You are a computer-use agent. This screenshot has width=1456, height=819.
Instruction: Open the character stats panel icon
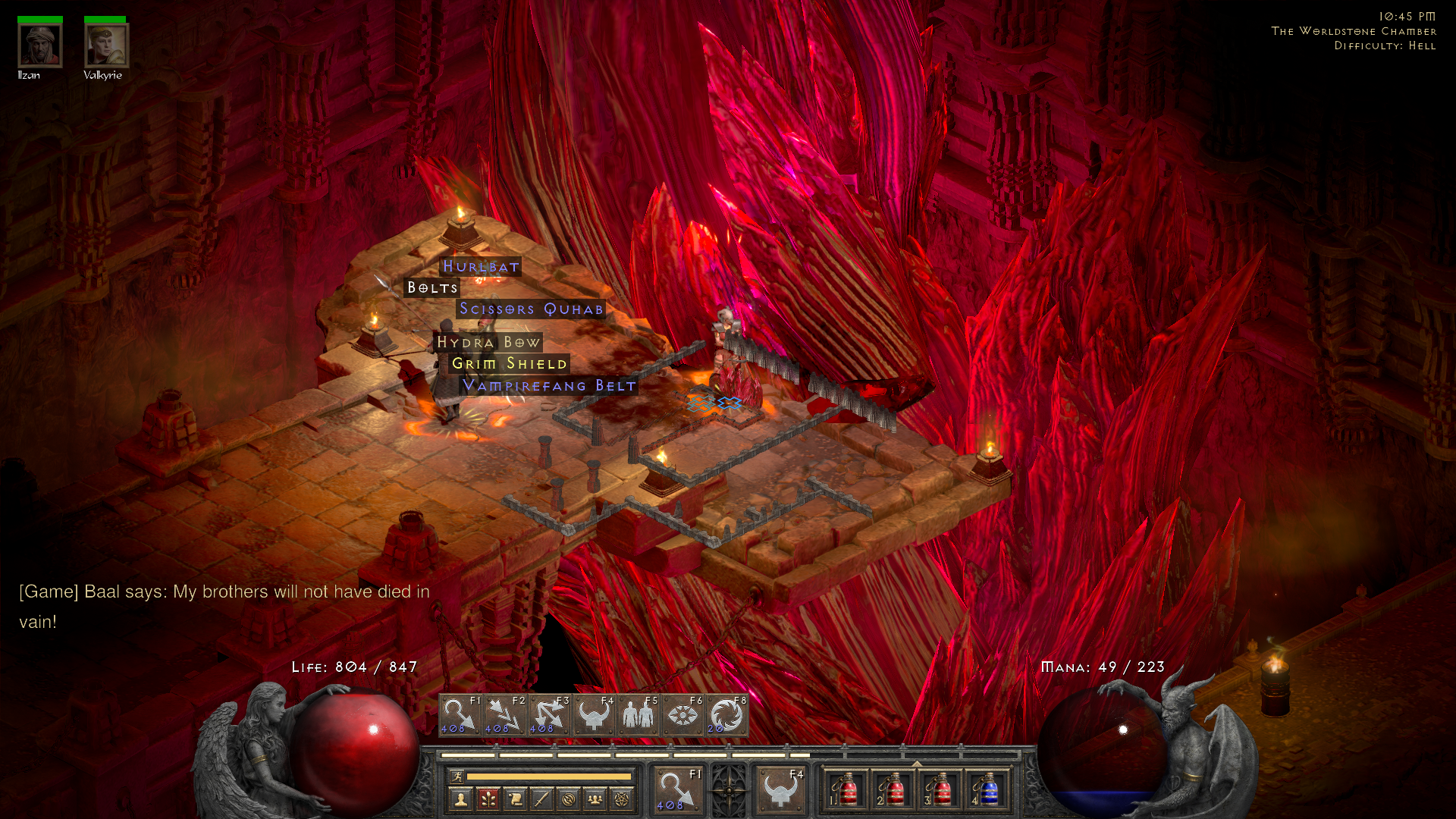click(461, 798)
